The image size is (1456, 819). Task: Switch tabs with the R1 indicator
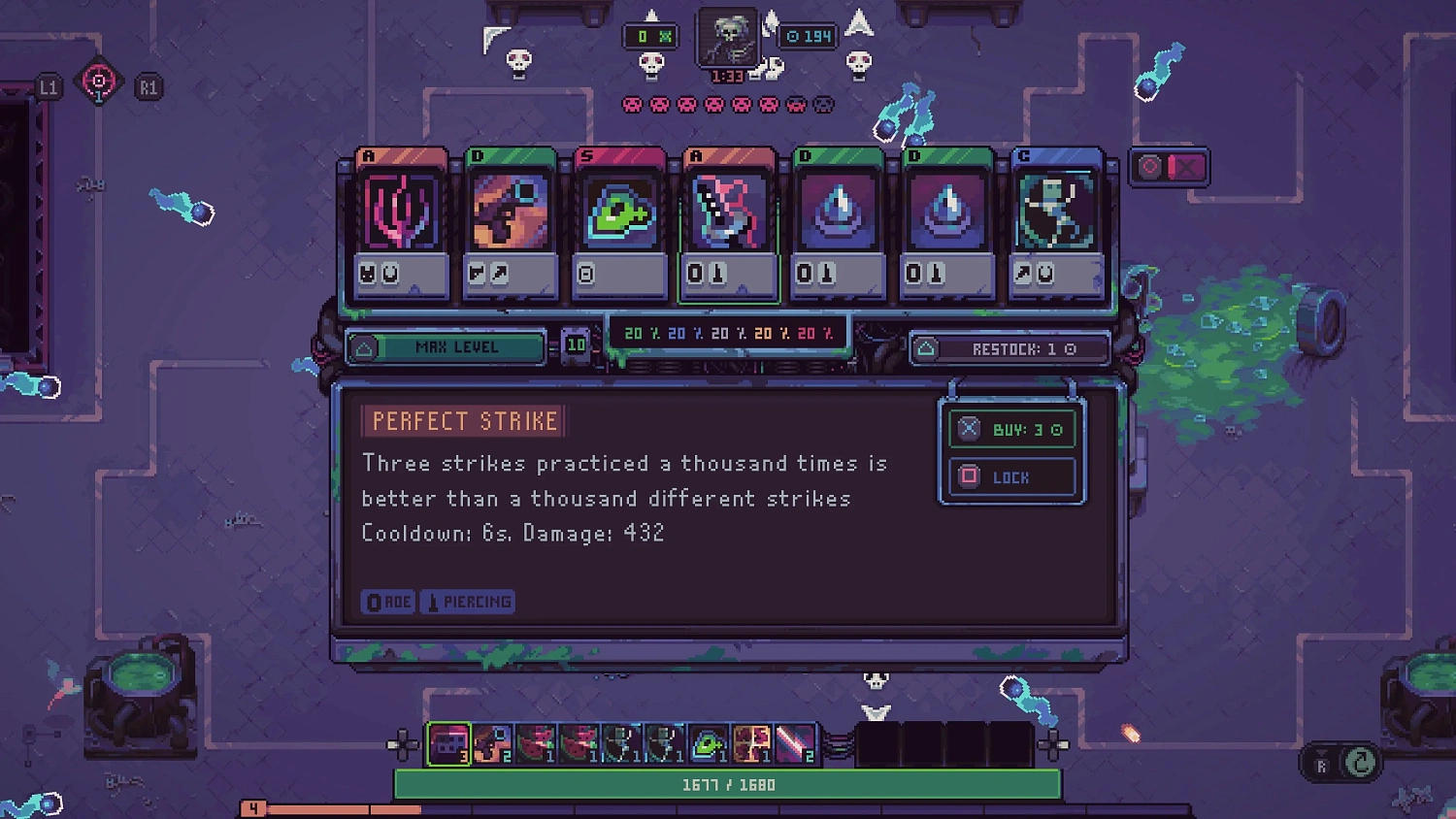148,85
